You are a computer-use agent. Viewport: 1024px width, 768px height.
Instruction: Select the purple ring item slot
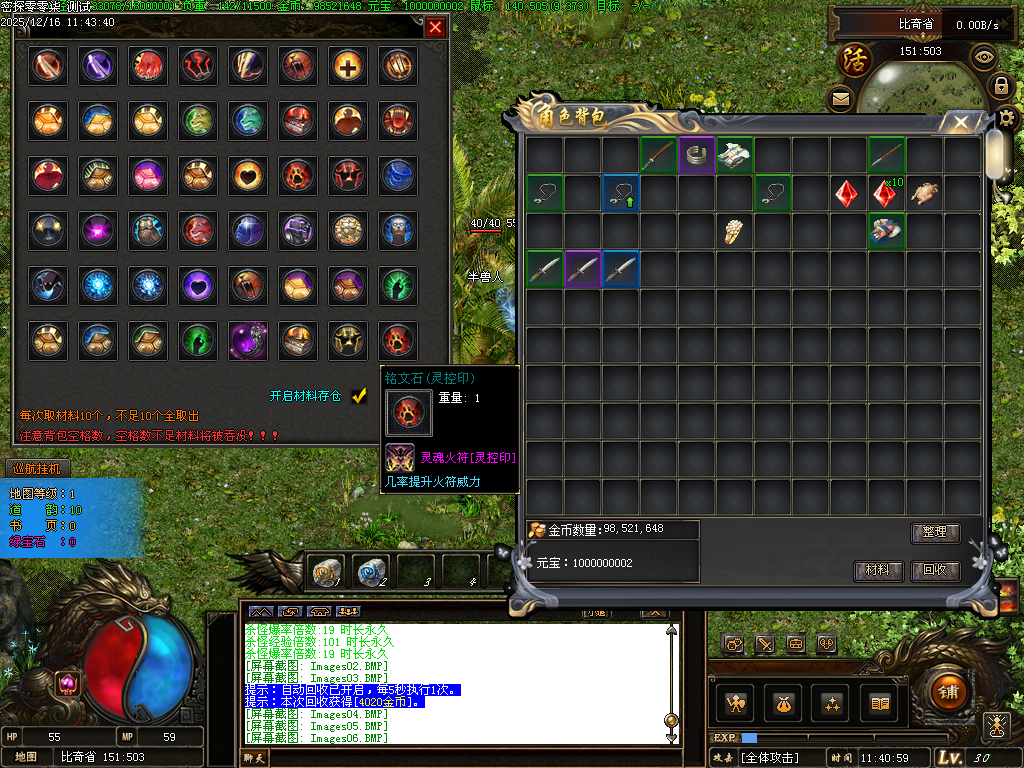696,155
